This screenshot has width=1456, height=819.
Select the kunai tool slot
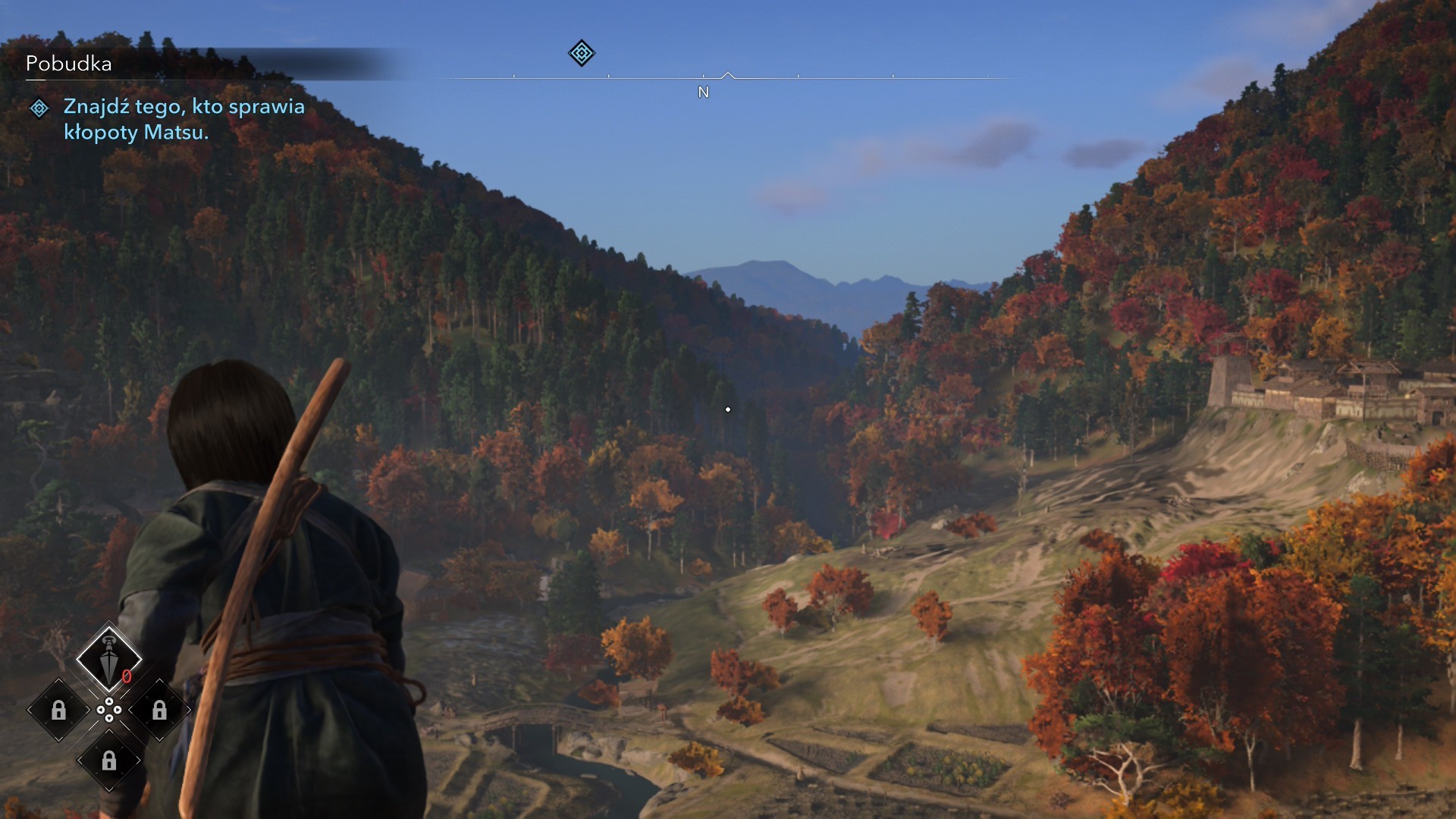[109, 658]
